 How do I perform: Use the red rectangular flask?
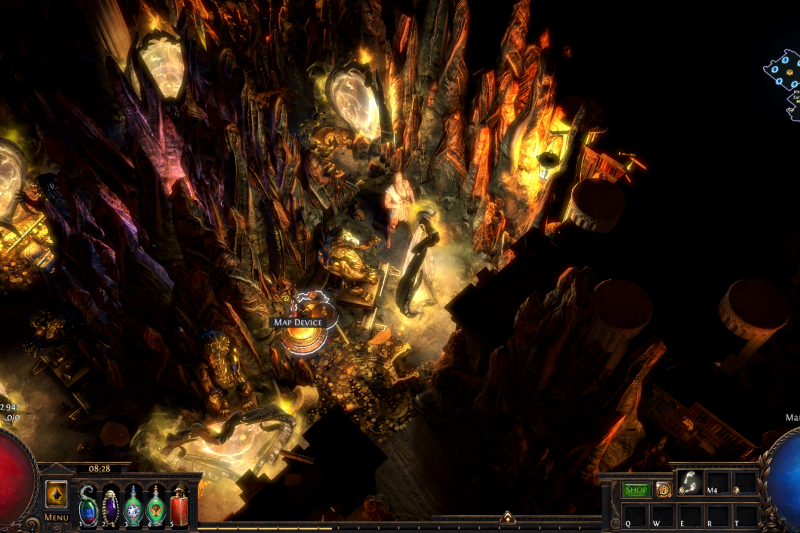click(179, 505)
